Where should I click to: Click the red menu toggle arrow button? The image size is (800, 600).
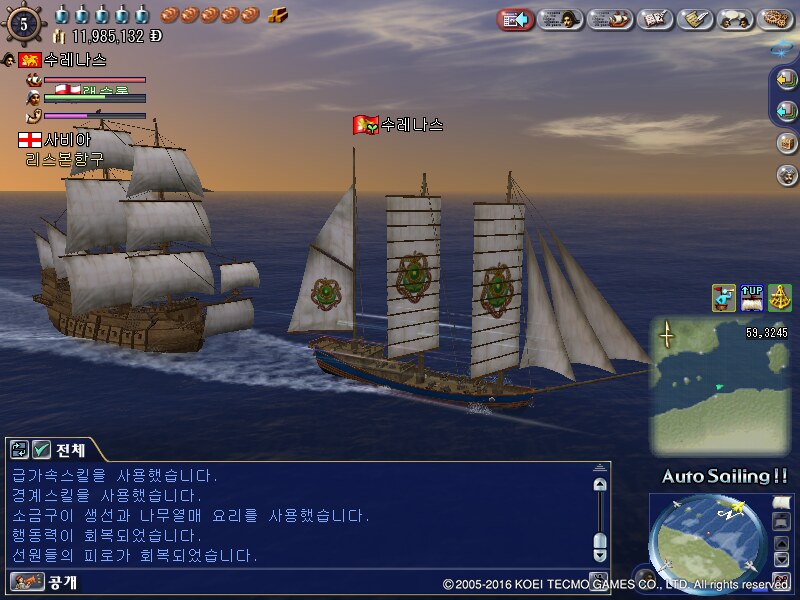click(x=515, y=19)
